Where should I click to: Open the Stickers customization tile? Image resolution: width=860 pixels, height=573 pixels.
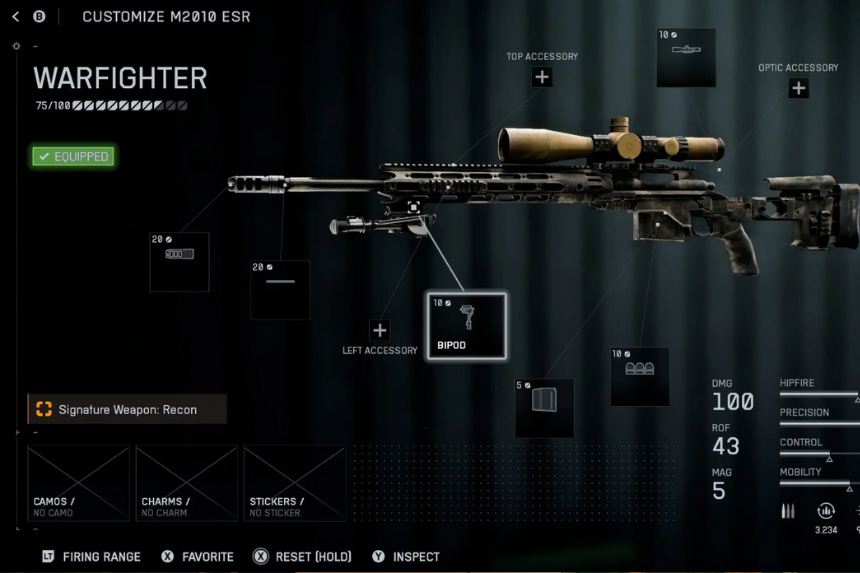tap(294, 484)
